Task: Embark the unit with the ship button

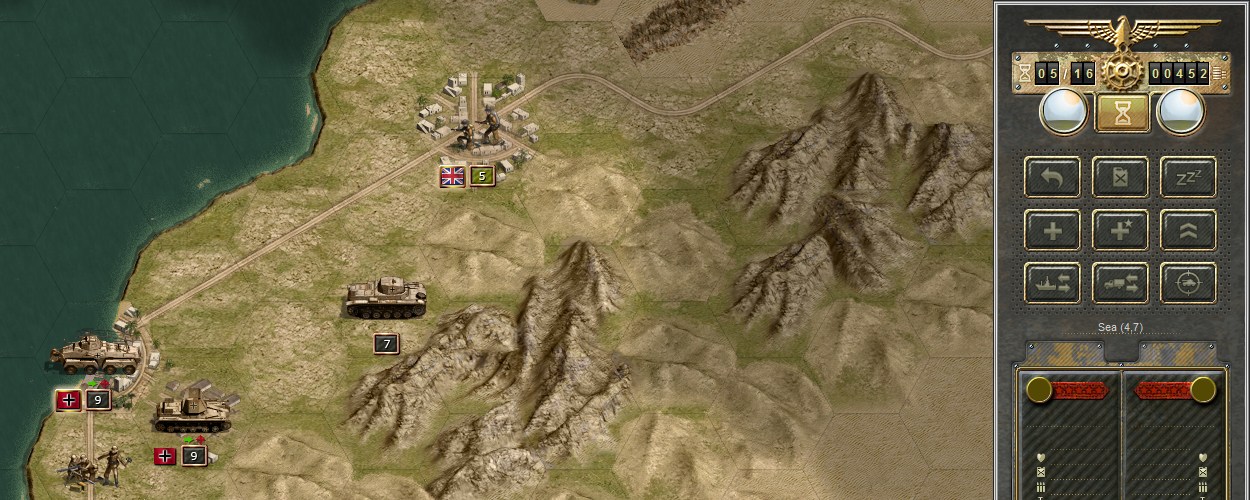Action: pos(1052,283)
